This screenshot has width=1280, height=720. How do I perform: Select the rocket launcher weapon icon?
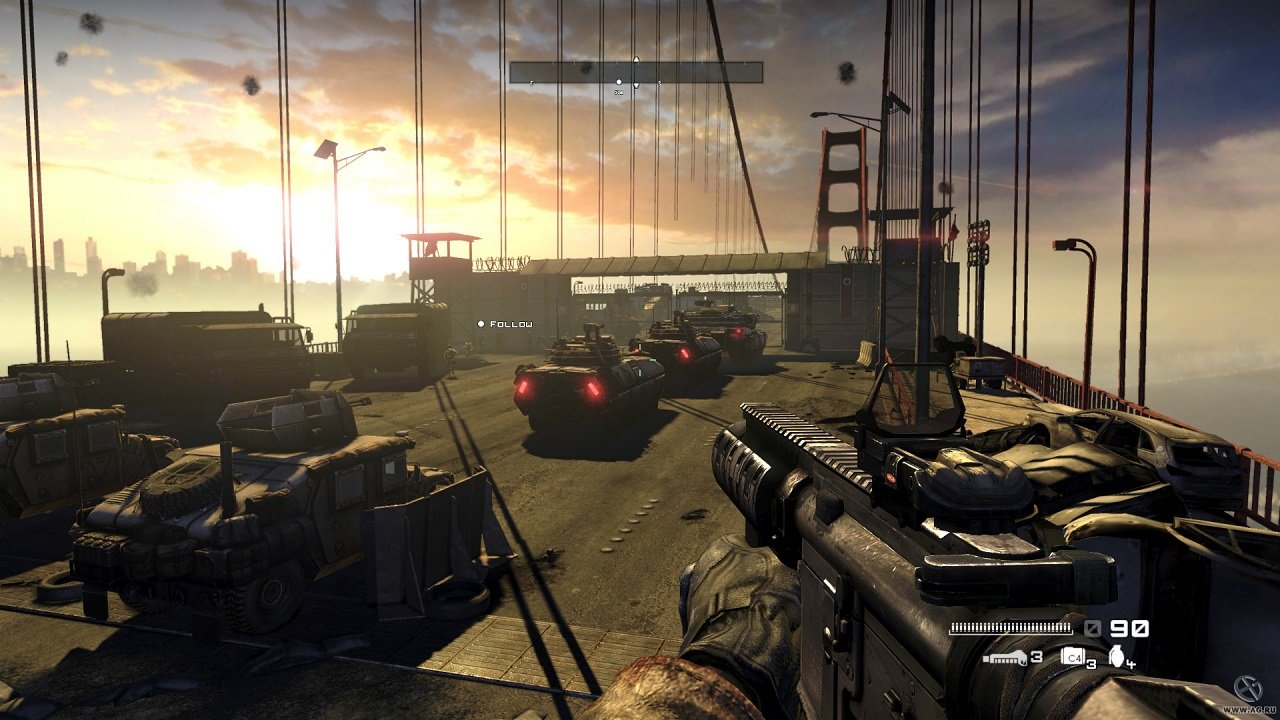pos(1004,657)
